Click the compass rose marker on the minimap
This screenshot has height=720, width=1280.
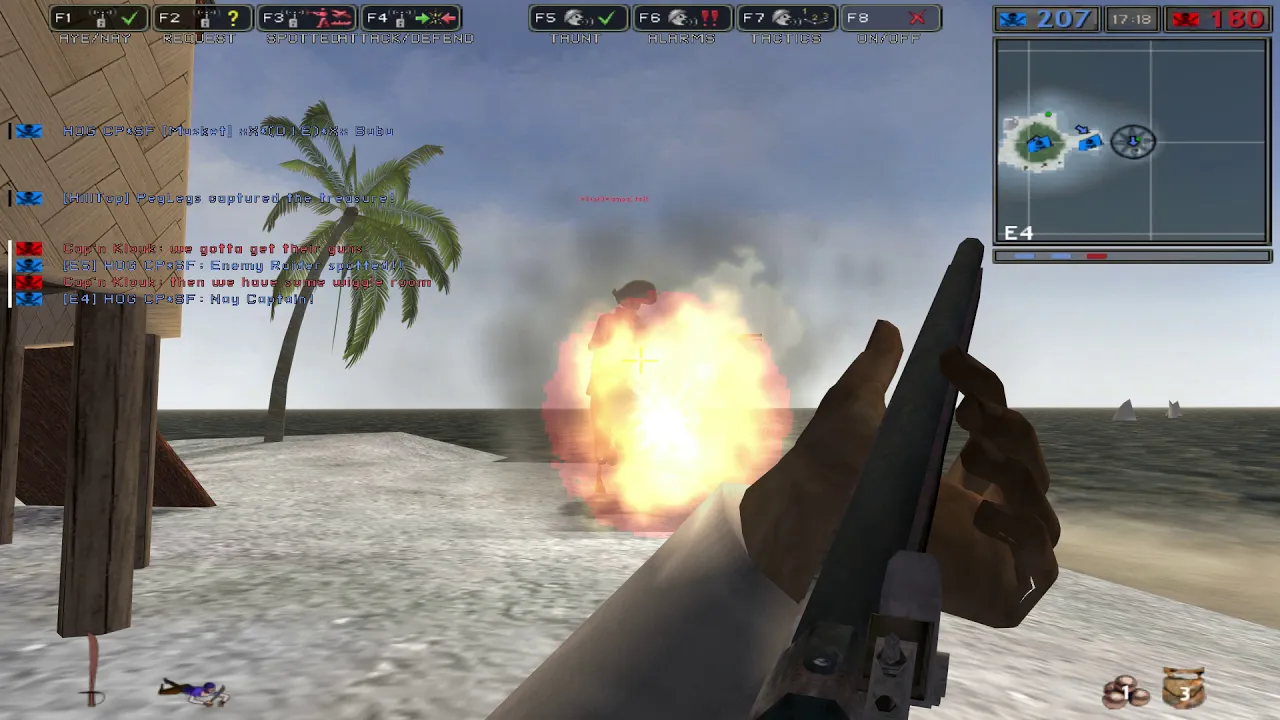coord(1133,142)
